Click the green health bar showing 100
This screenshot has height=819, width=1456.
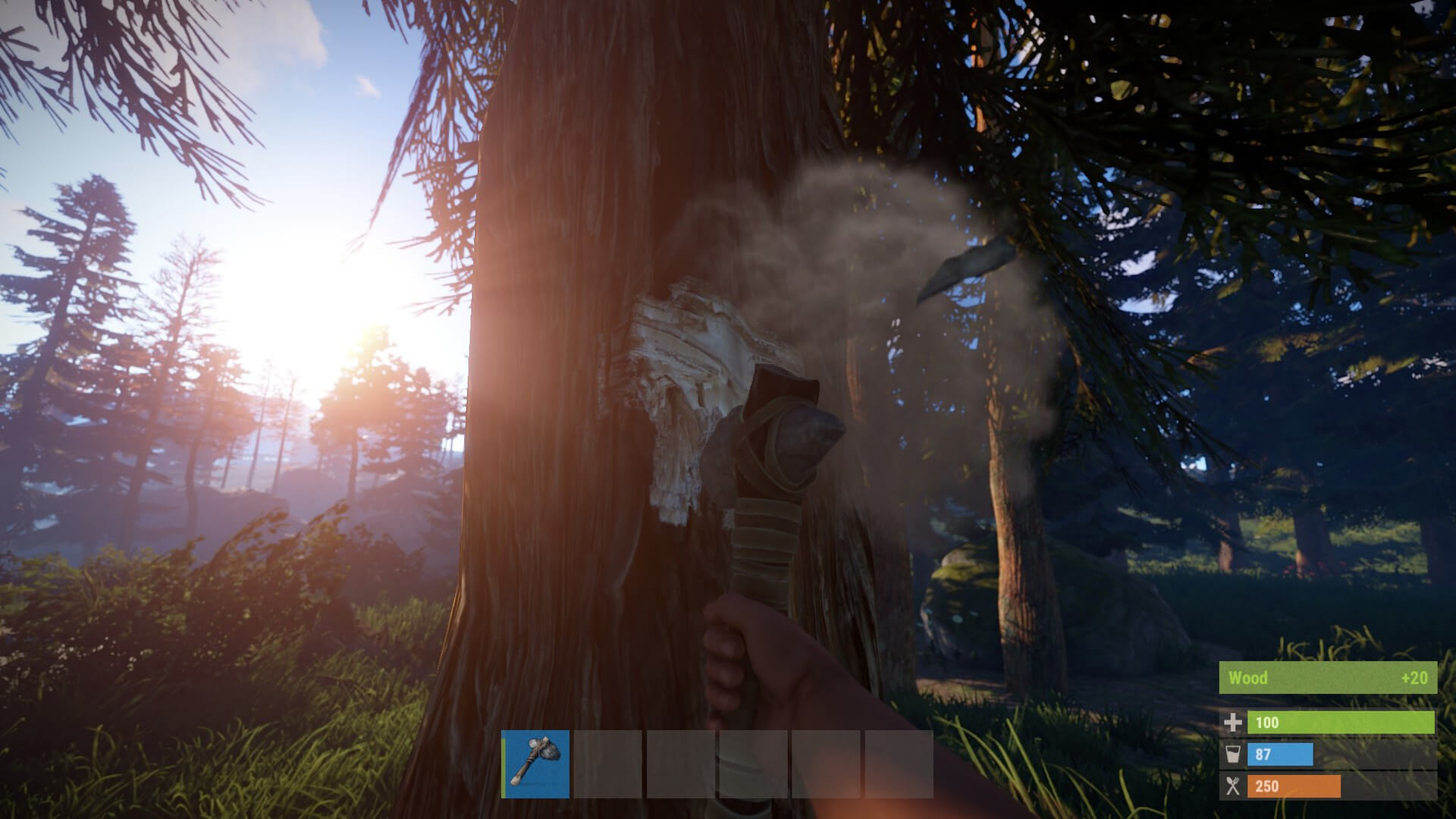tap(1342, 723)
